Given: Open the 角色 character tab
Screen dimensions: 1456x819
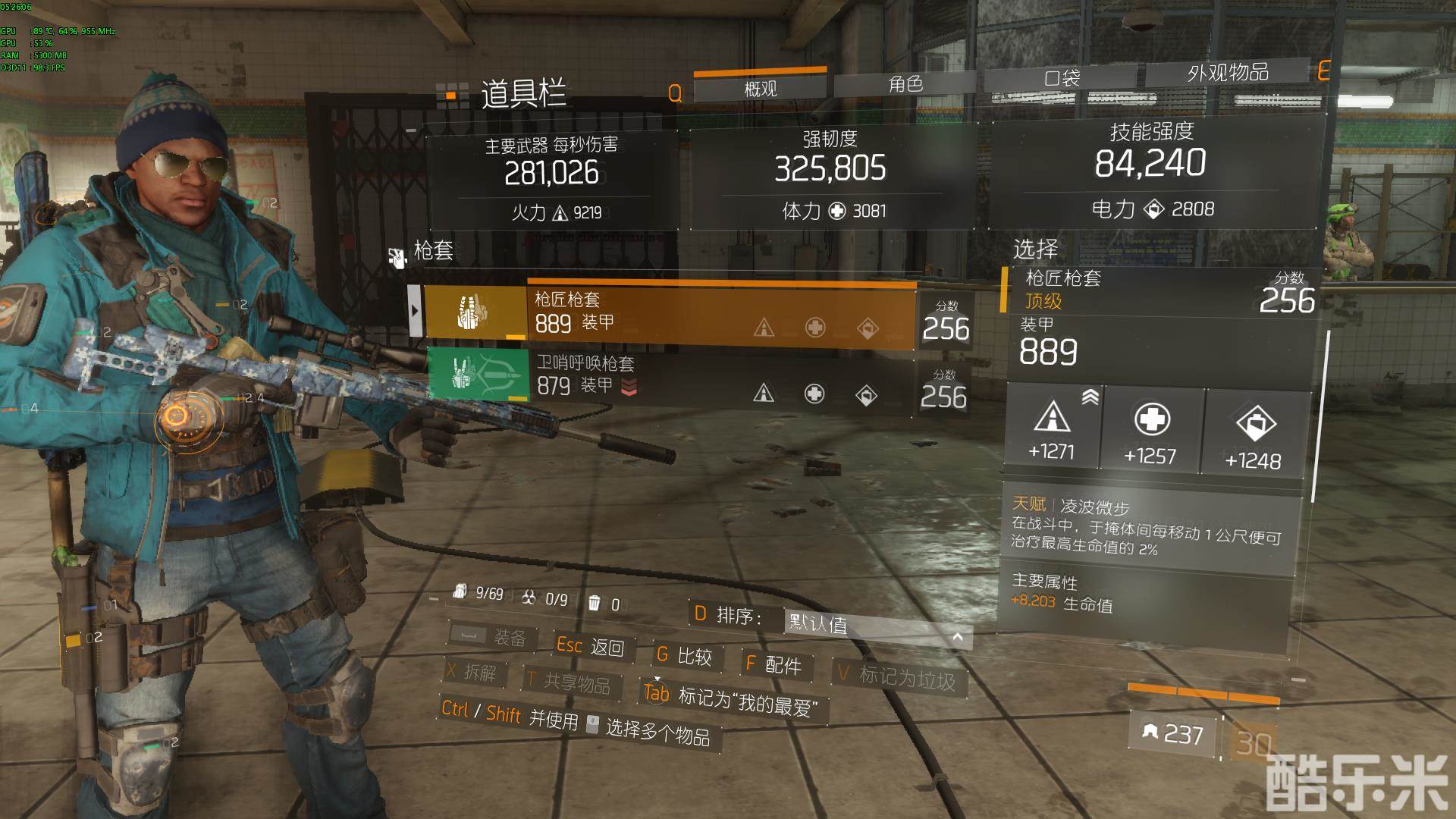Looking at the screenshot, I should click(906, 84).
